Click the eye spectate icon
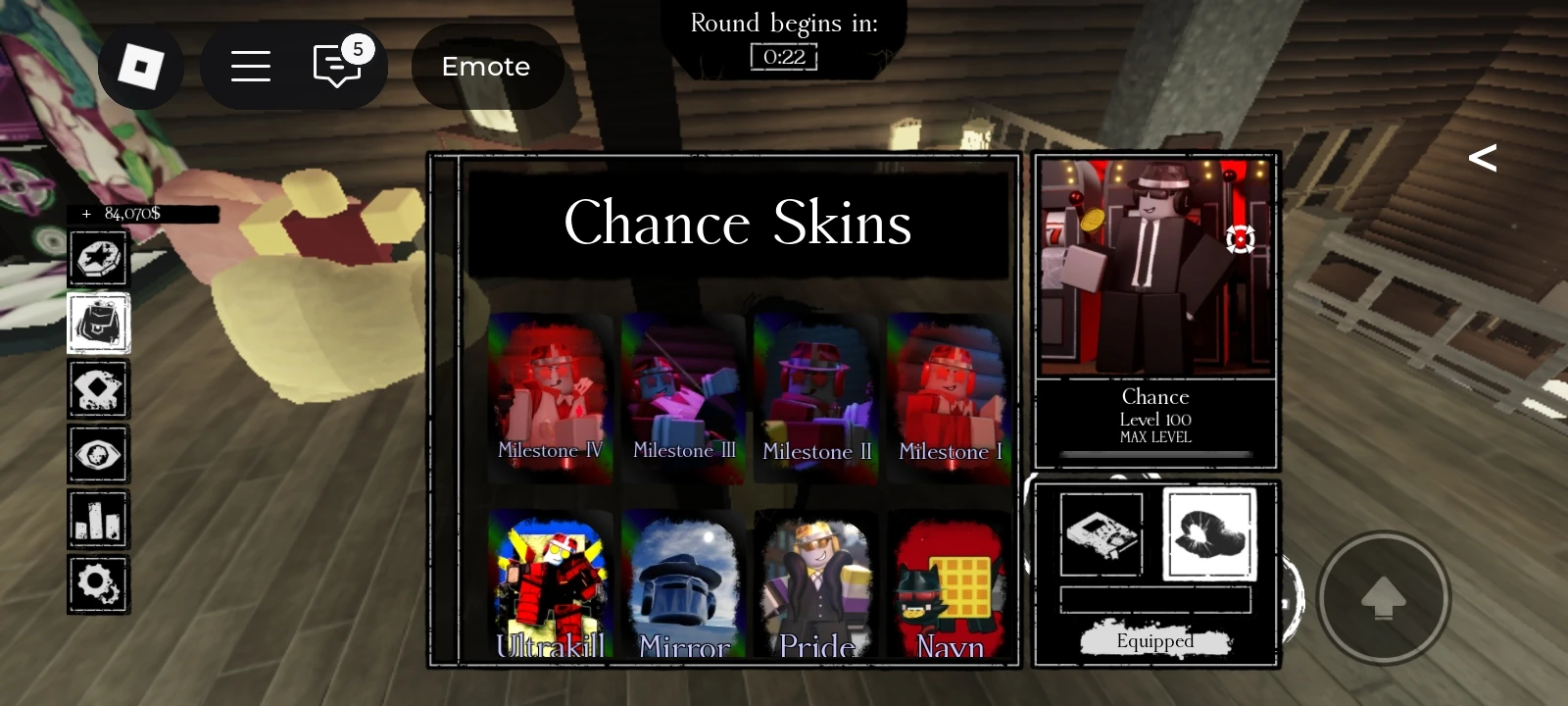This screenshot has width=1568, height=706. pos(97,453)
